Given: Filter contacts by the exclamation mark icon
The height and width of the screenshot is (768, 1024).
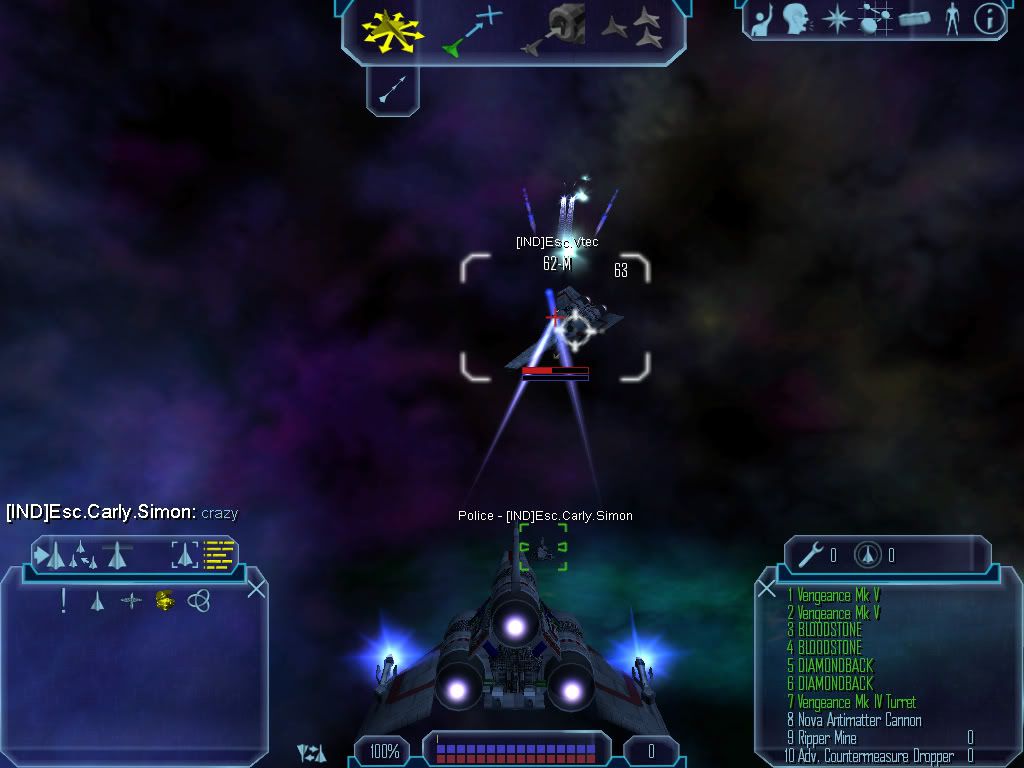Looking at the screenshot, I should pyautogui.click(x=64, y=600).
